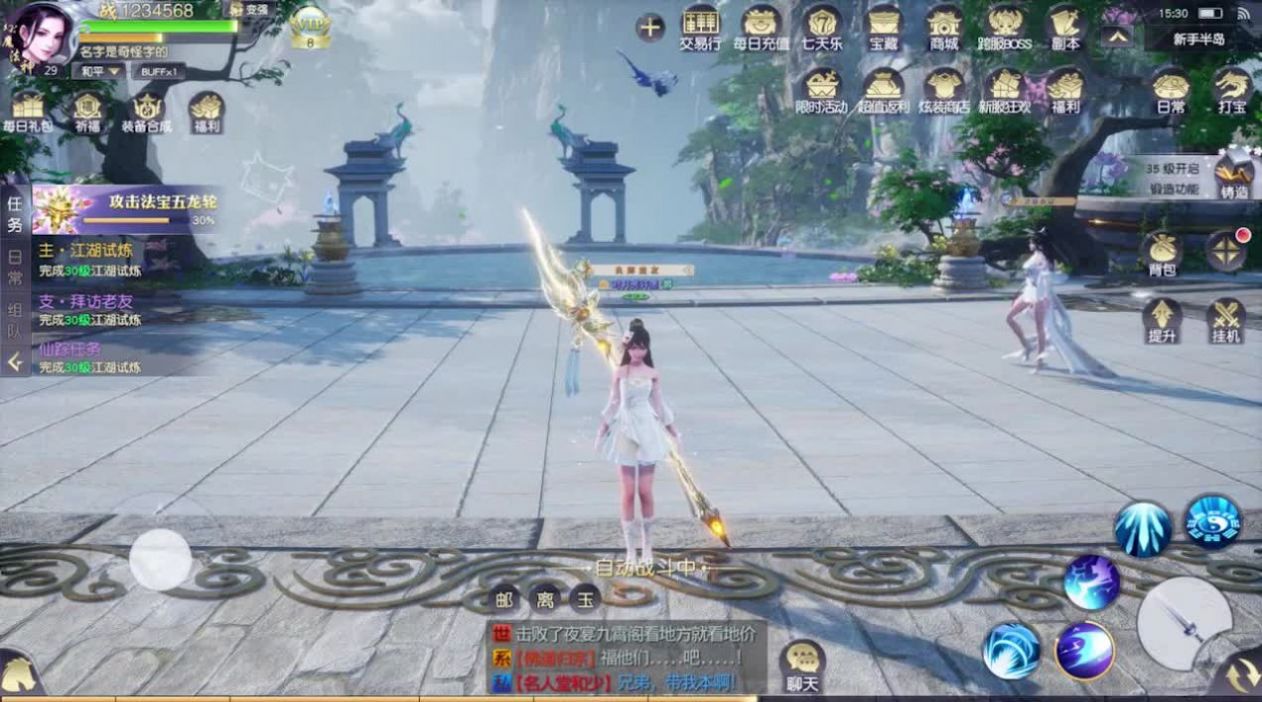Toggle 挂机 auto-battle with crossed swords

pyautogui.click(x=1226, y=319)
